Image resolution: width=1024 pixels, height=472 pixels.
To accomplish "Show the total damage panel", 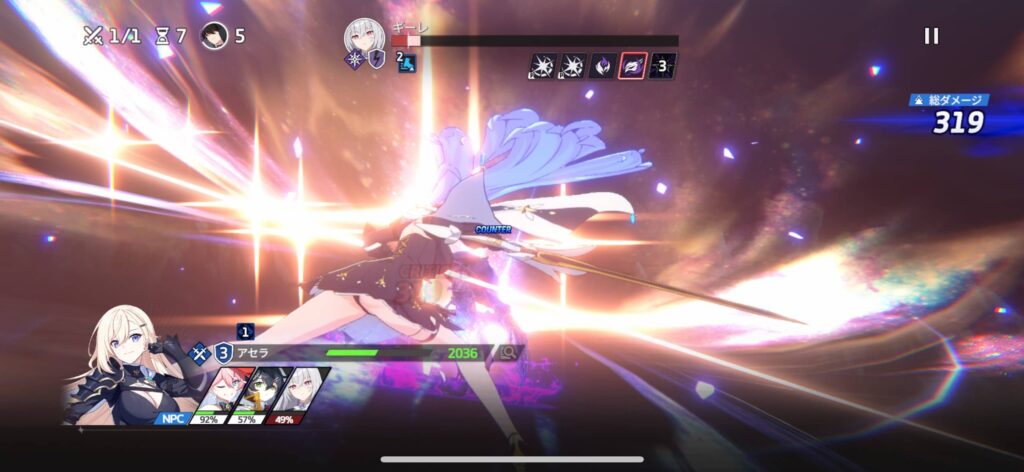I will coord(950,115).
